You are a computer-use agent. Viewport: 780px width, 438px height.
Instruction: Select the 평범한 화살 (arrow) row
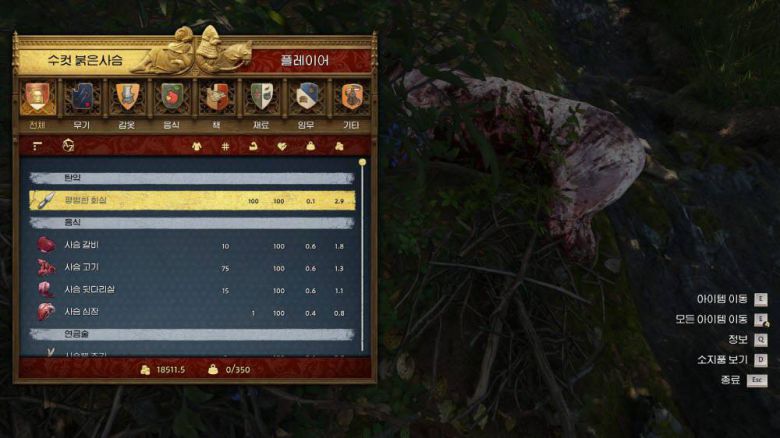coord(192,200)
